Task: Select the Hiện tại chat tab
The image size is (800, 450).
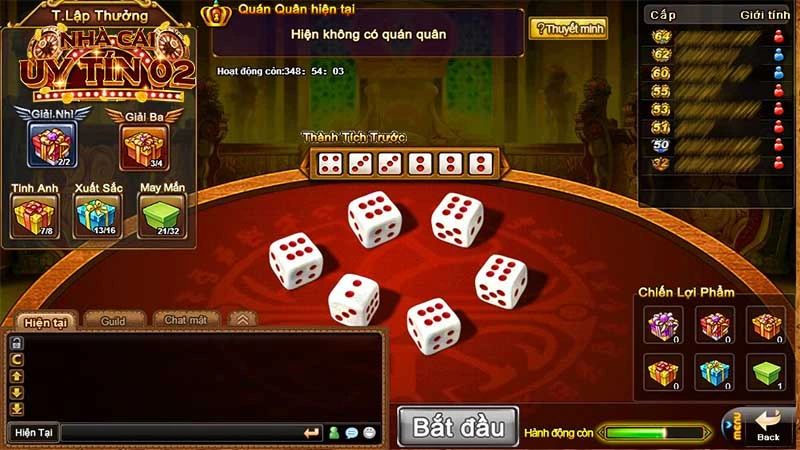Action: tap(45, 321)
